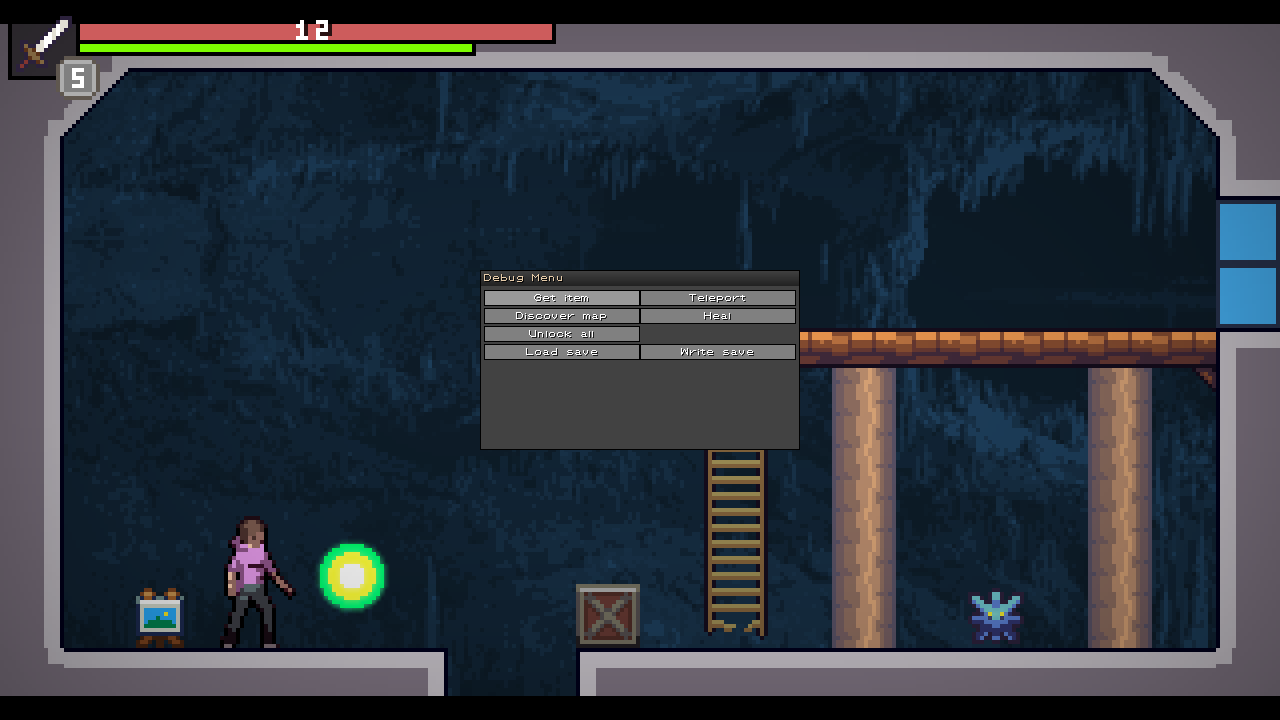Load save from the Debug Menu

click(x=561, y=352)
